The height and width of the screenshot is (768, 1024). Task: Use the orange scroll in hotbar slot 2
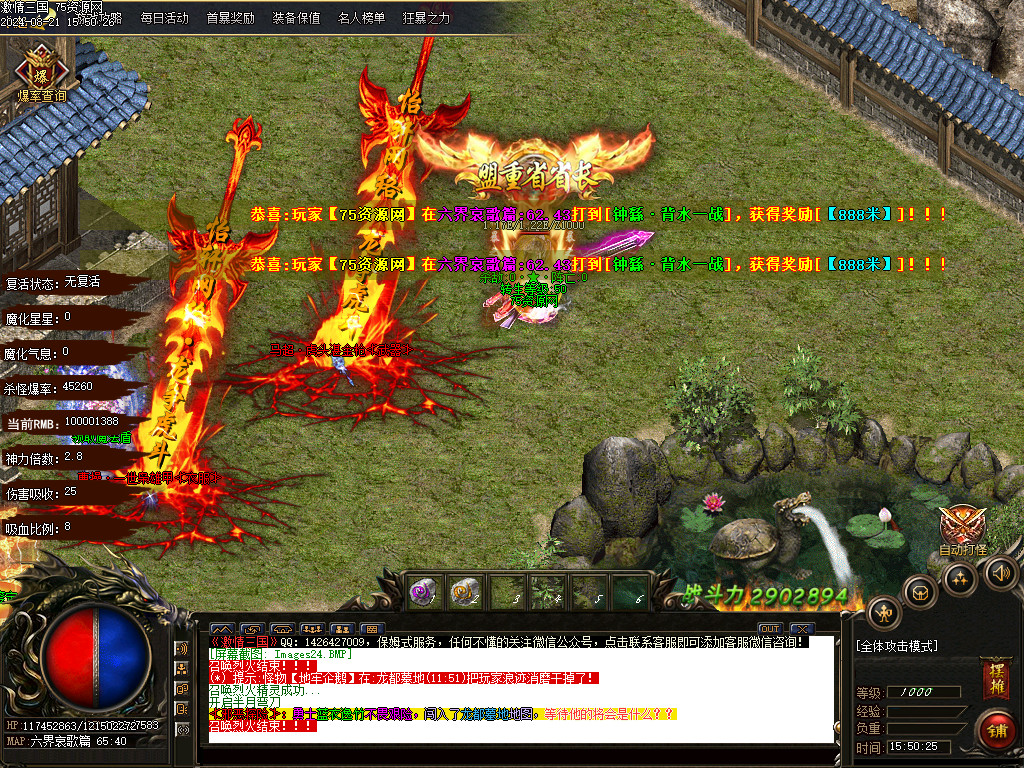point(463,592)
